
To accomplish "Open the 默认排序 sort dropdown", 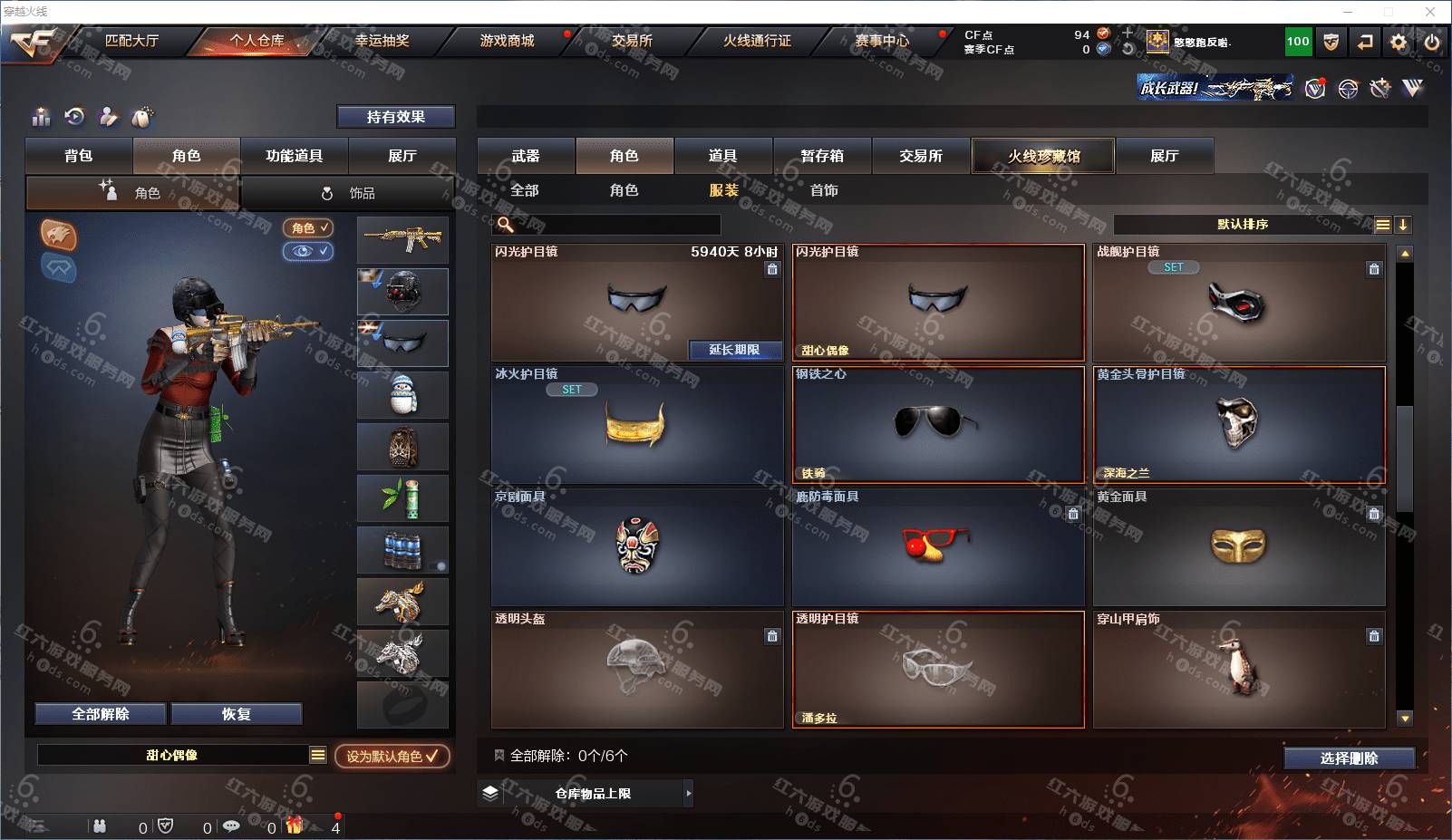I will point(1243,225).
